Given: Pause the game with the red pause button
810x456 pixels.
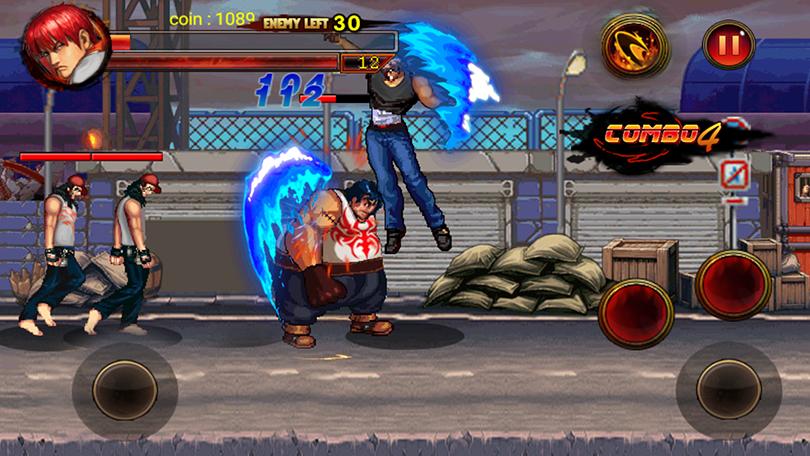Looking at the screenshot, I should (x=728, y=45).
